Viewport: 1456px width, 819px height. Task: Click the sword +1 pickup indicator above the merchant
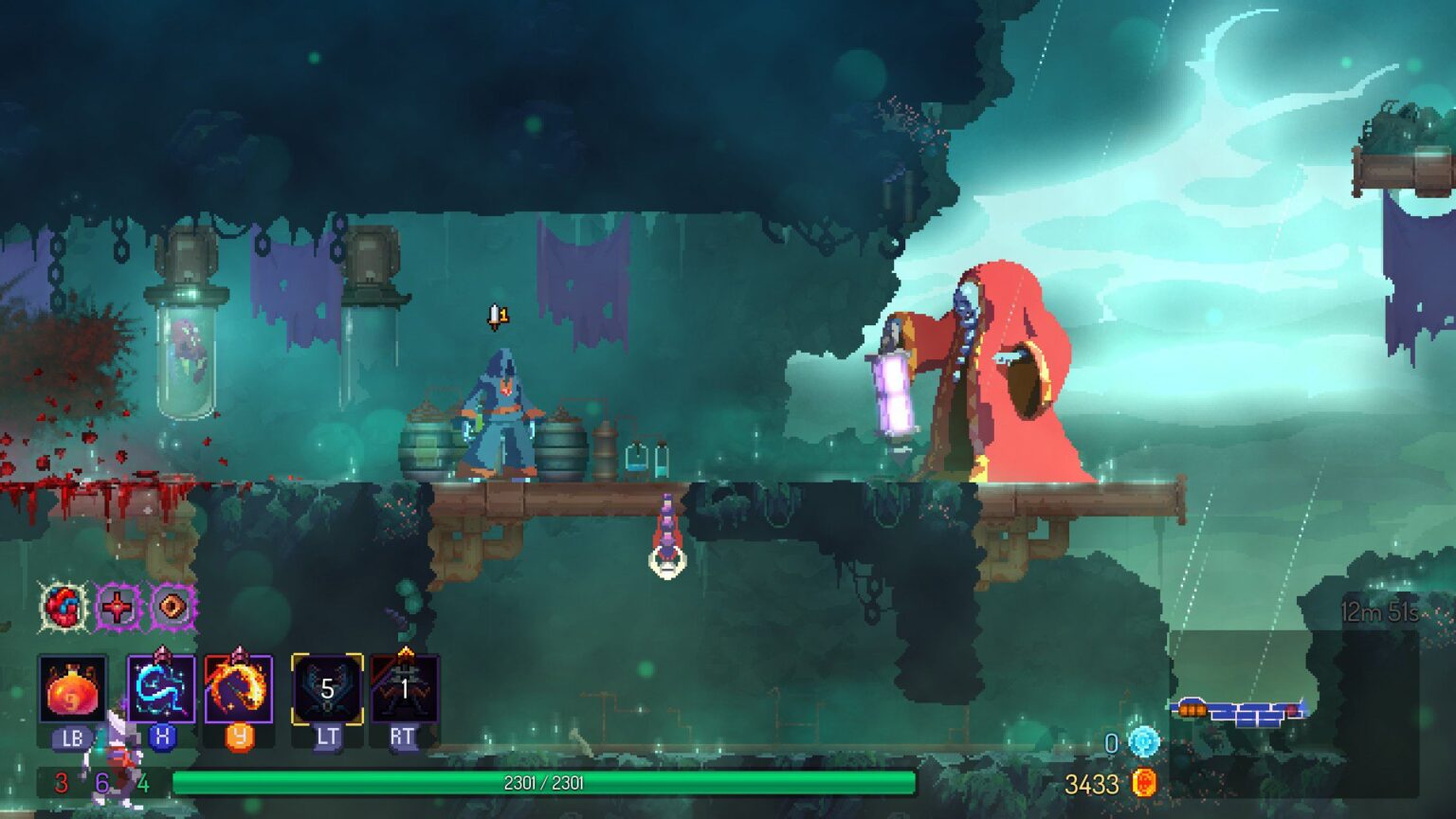point(498,315)
